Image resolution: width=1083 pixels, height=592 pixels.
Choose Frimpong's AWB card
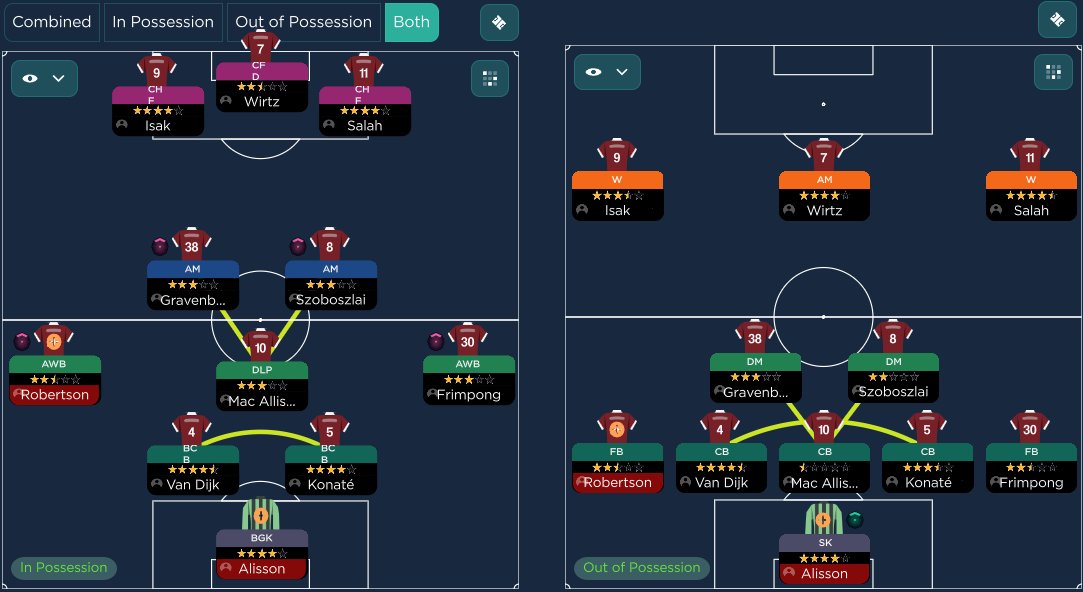(x=468, y=380)
